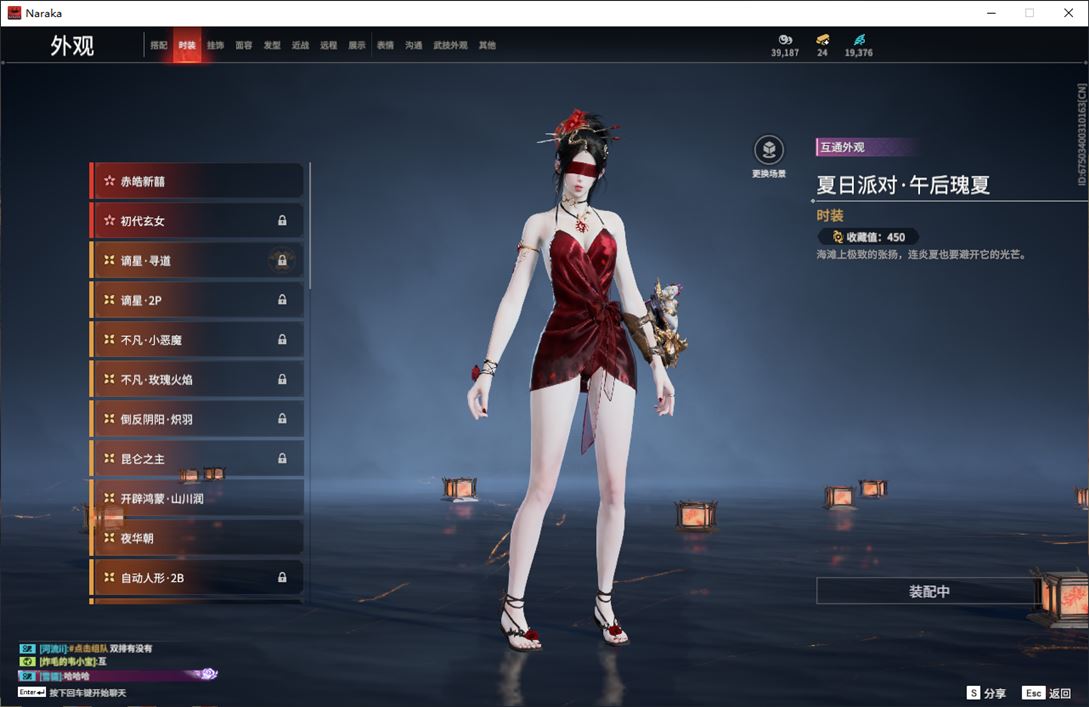Screen dimensions: 1089x707
Task: Open the 武技外观 tab
Action: [x=450, y=46]
